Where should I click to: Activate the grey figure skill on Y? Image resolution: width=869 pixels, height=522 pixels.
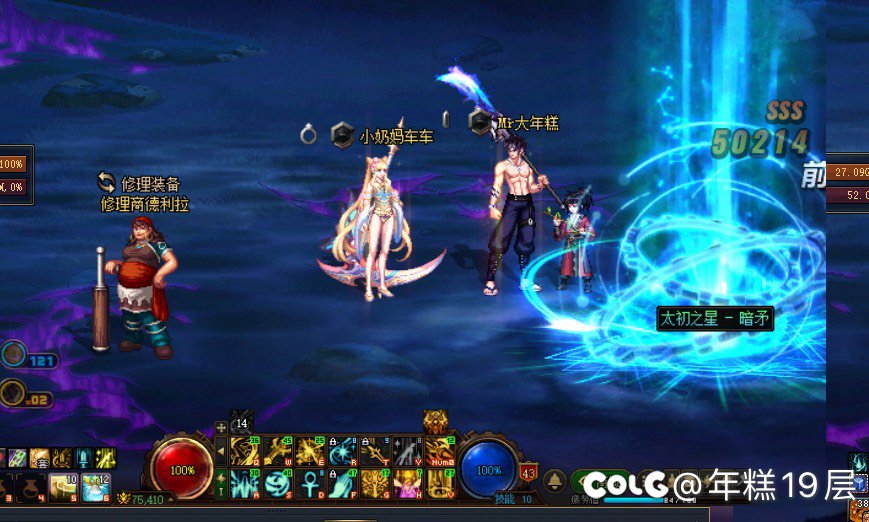point(407,452)
